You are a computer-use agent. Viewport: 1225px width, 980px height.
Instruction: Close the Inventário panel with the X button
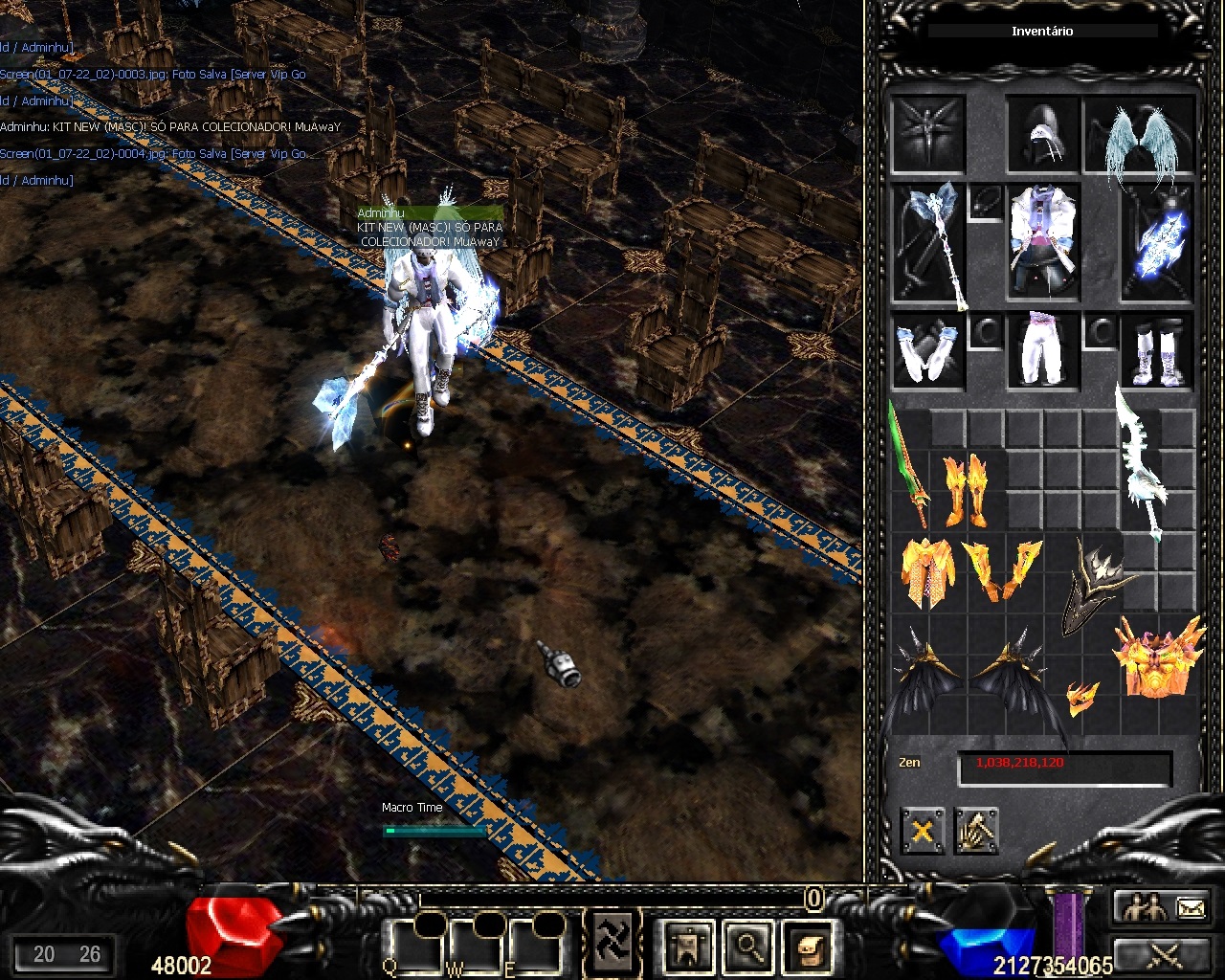(922, 830)
